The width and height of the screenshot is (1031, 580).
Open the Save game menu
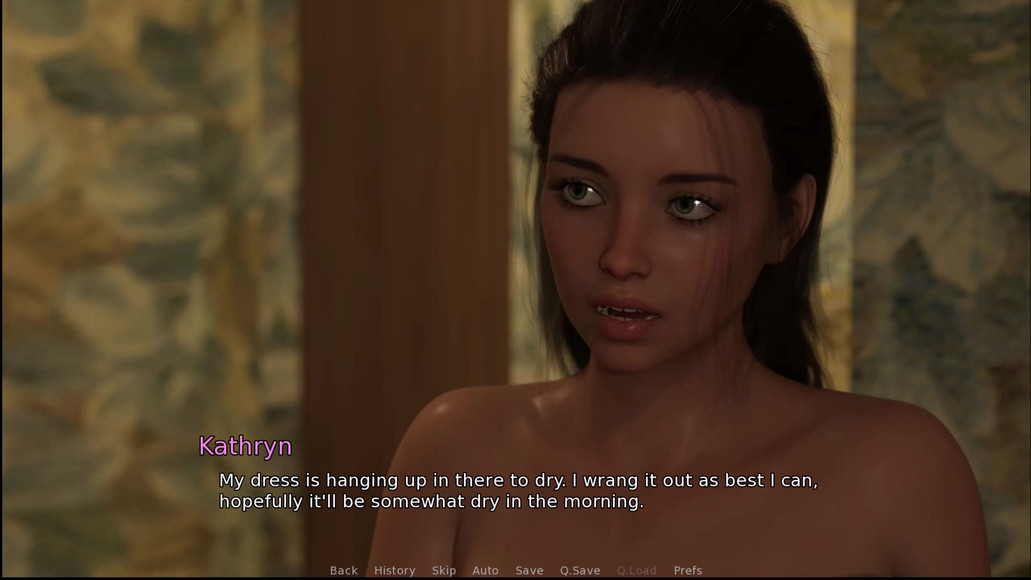coord(529,570)
